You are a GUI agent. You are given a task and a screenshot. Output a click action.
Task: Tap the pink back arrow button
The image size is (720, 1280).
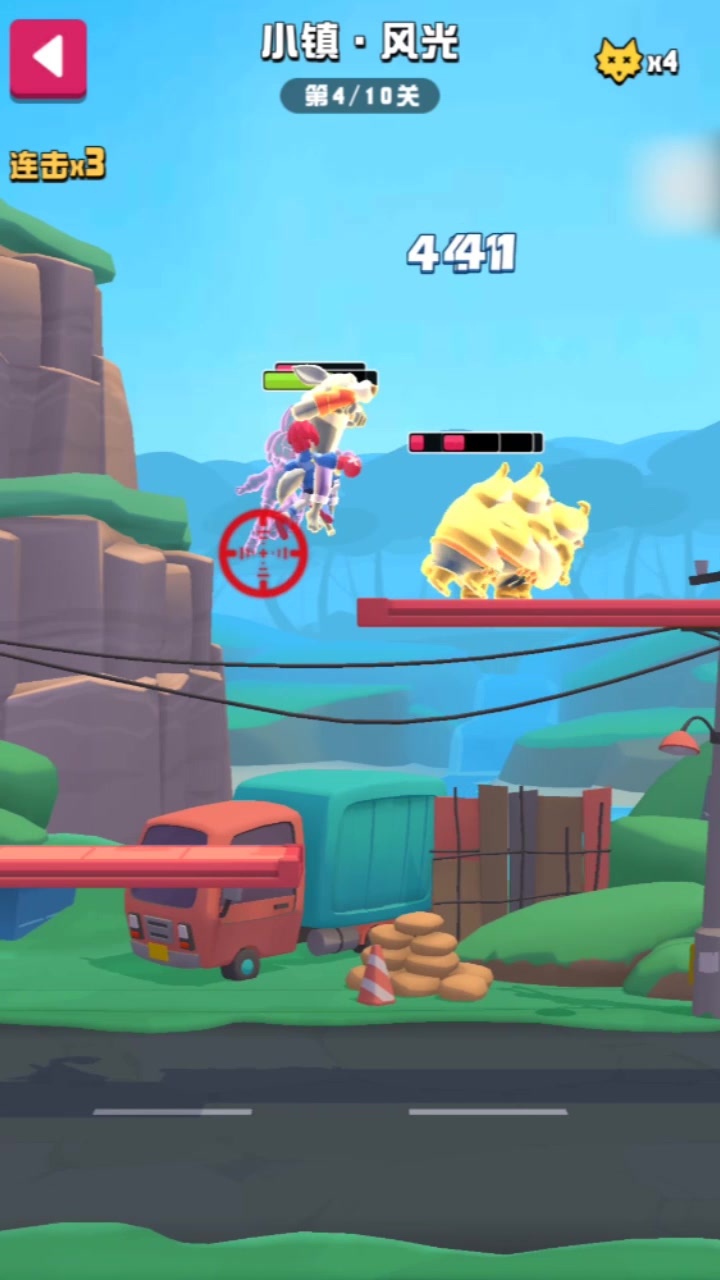pos(48,58)
